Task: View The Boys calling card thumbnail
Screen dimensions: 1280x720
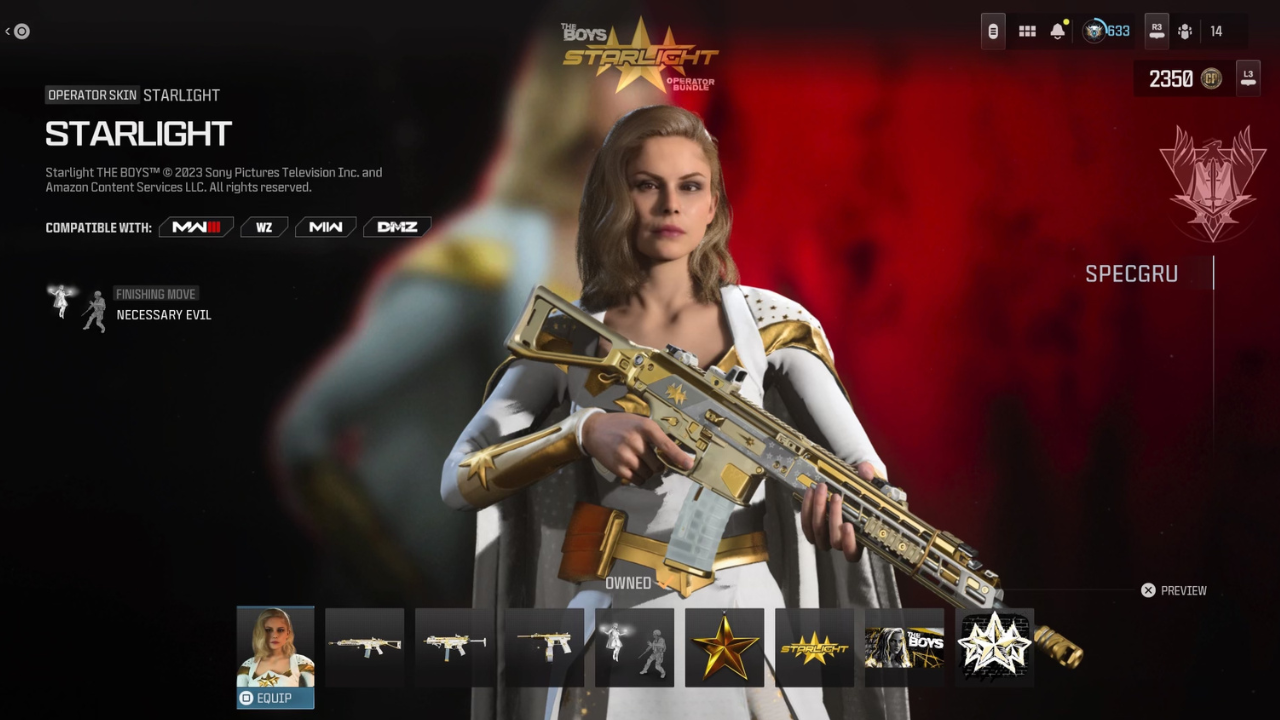Action: click(x=904, y=647)
